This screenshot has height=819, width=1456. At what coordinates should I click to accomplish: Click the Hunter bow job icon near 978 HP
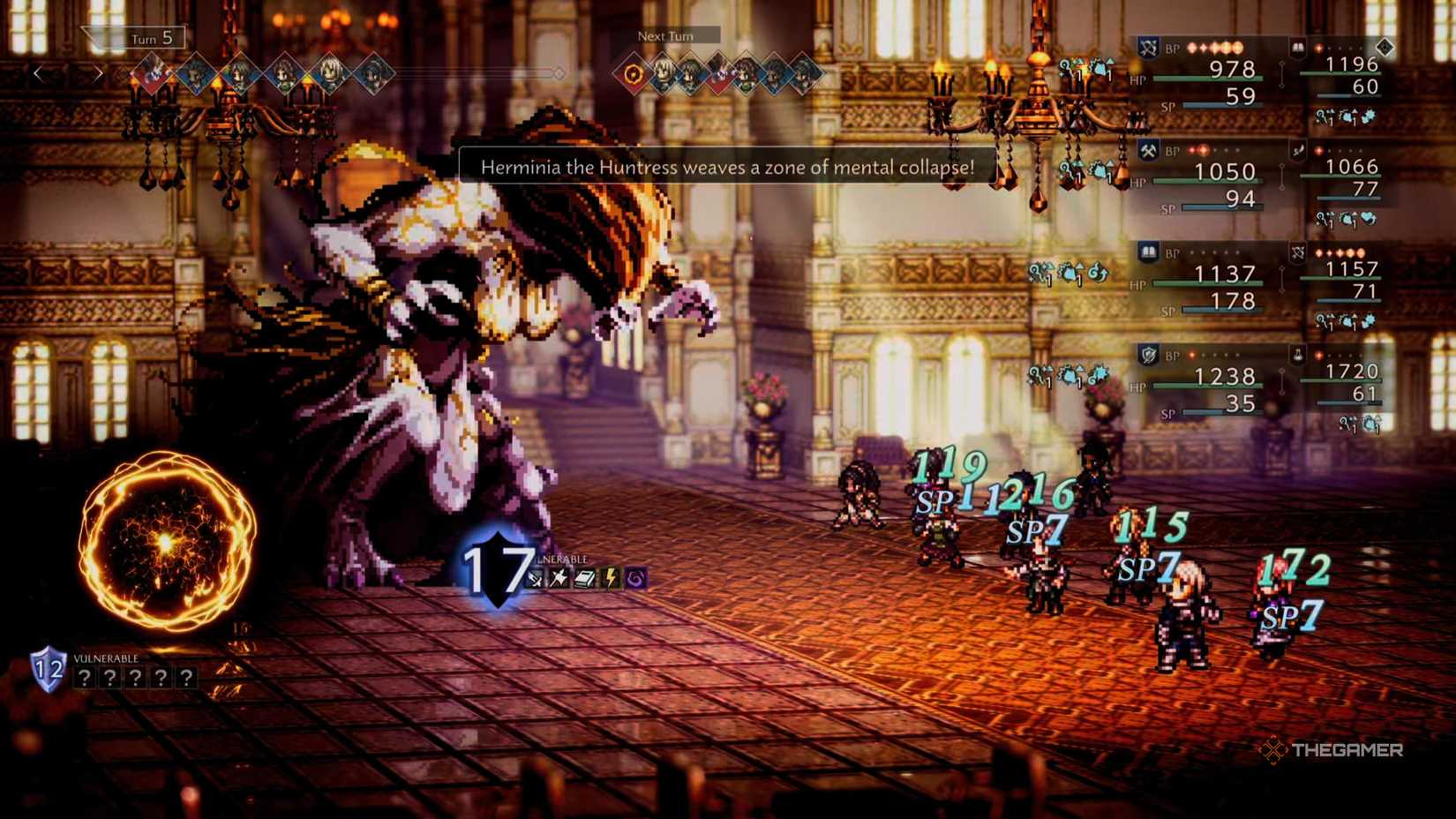point(1148,47)
